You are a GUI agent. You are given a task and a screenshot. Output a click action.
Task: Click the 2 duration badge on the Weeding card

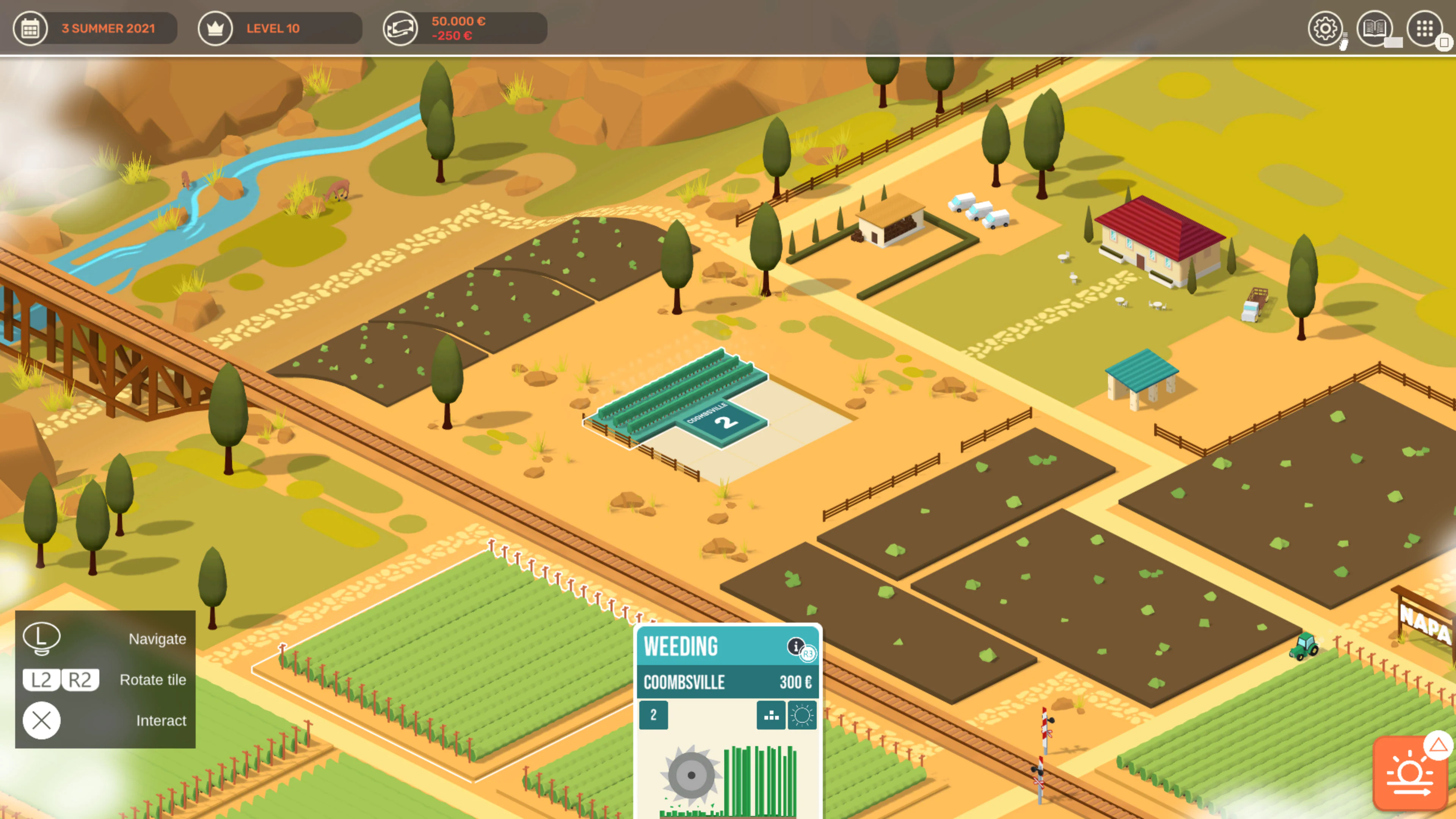coord(654,715)
